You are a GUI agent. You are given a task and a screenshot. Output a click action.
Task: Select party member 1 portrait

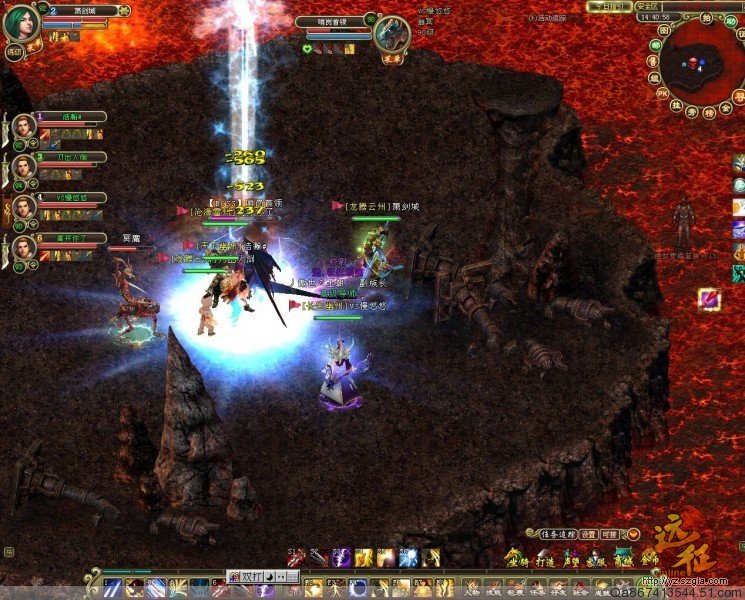23,127
